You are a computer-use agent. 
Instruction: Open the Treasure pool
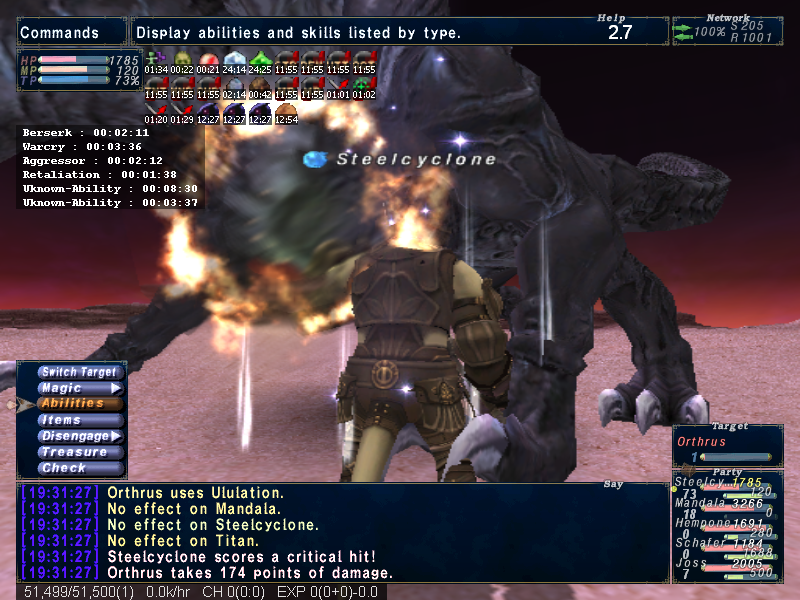79,452
